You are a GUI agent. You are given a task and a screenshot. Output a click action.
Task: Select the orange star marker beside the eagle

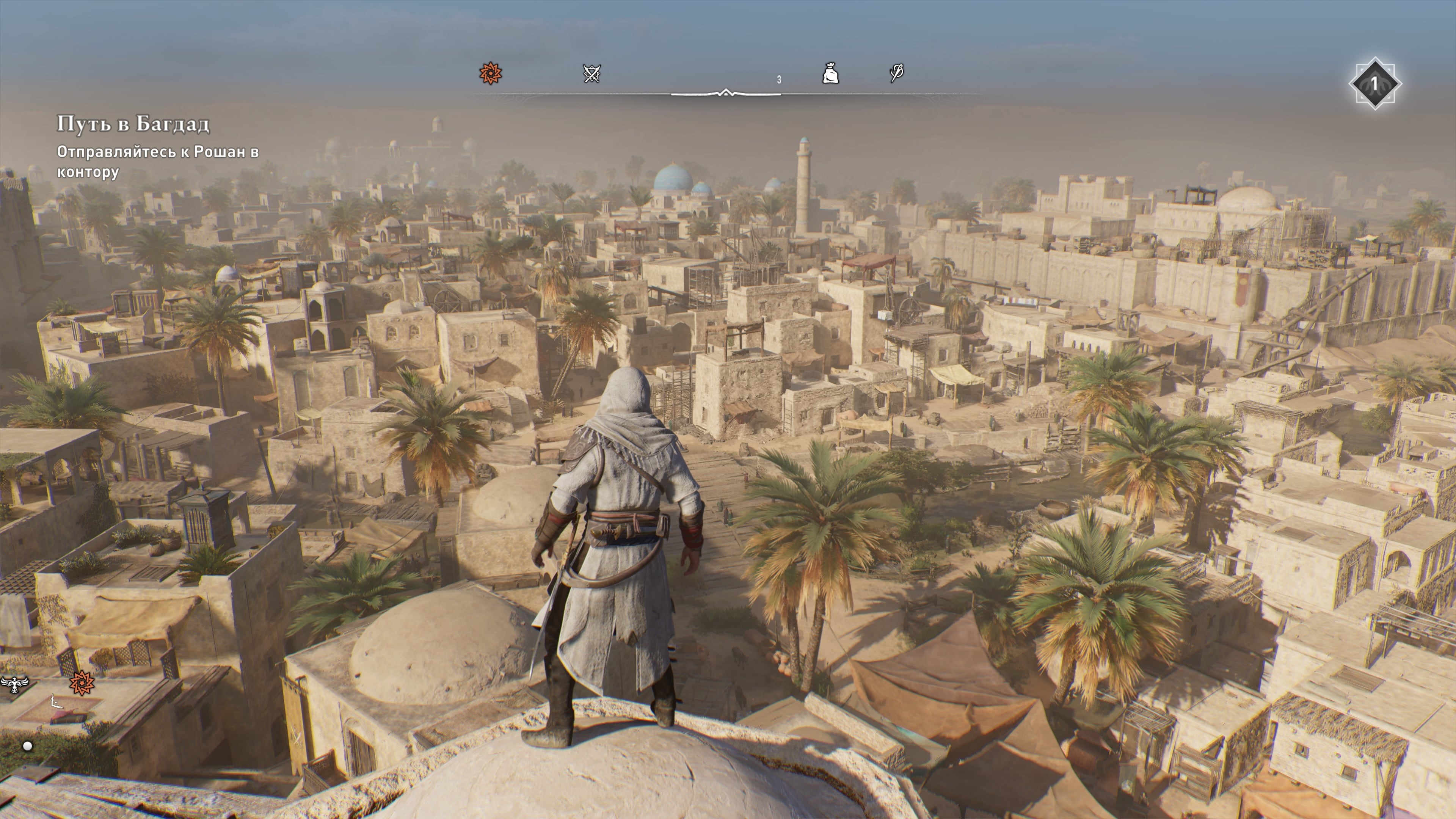(x=82, y=683)
